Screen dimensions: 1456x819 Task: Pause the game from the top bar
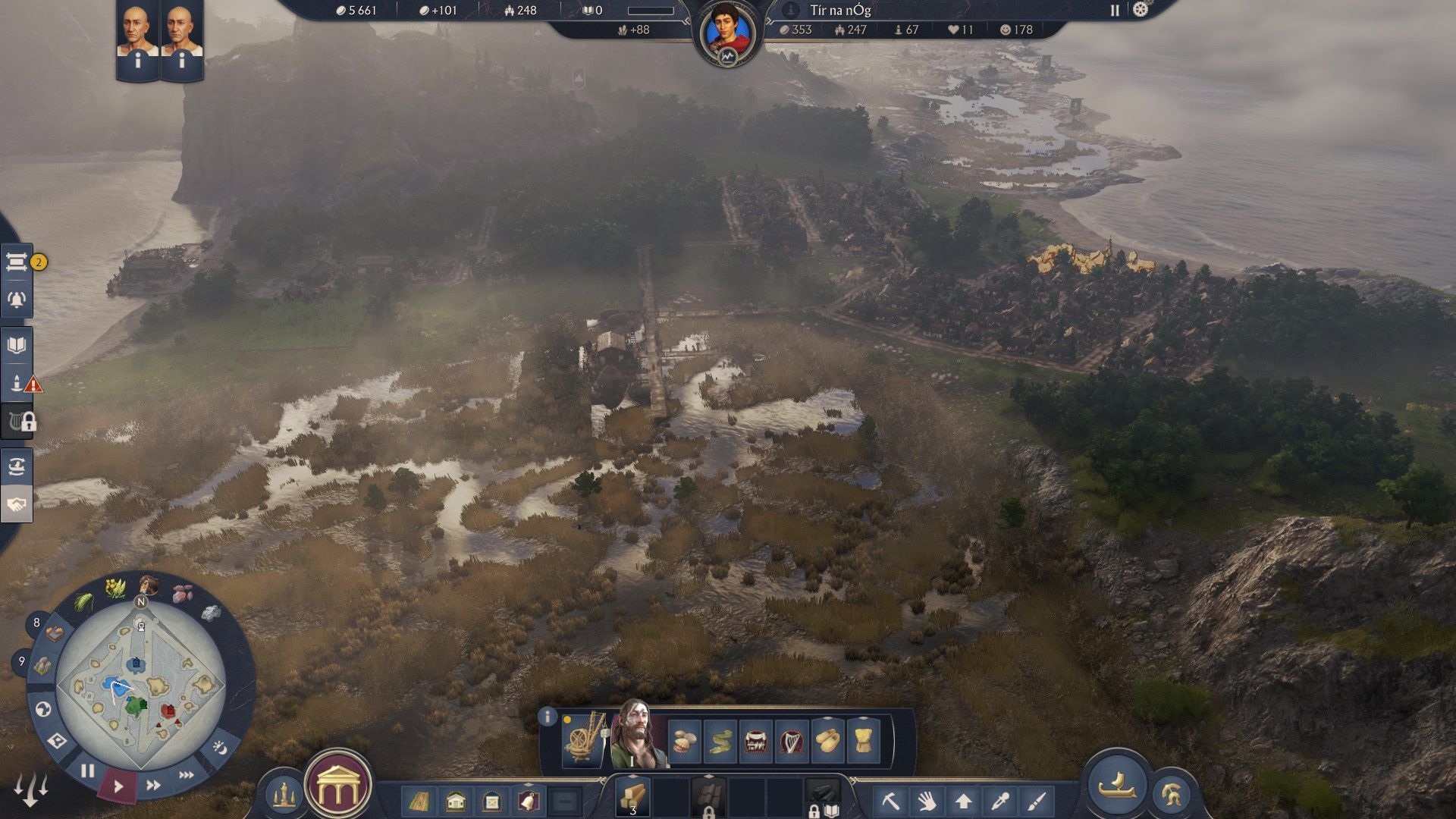click(1115, 11)
